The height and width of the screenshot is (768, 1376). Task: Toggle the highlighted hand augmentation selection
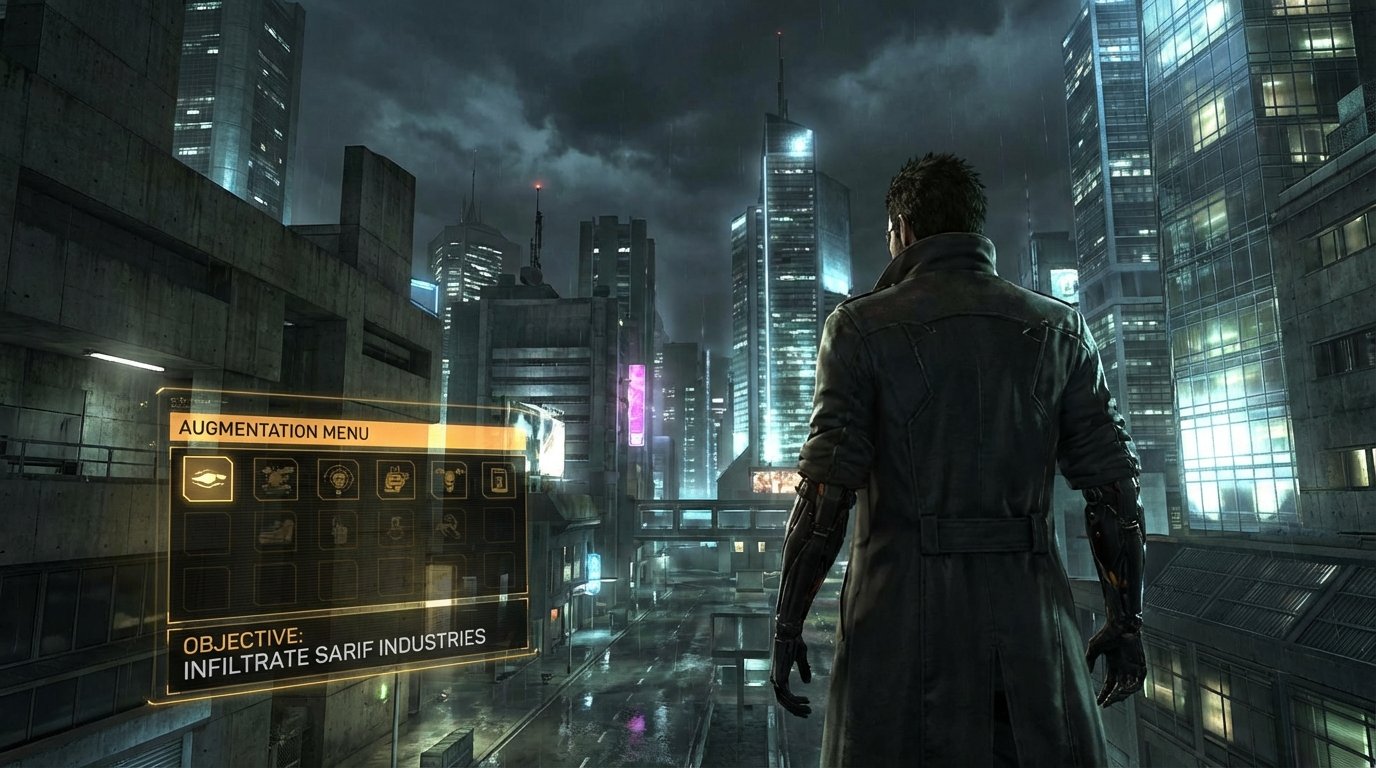pyautogui.click(x=209, y=480)
